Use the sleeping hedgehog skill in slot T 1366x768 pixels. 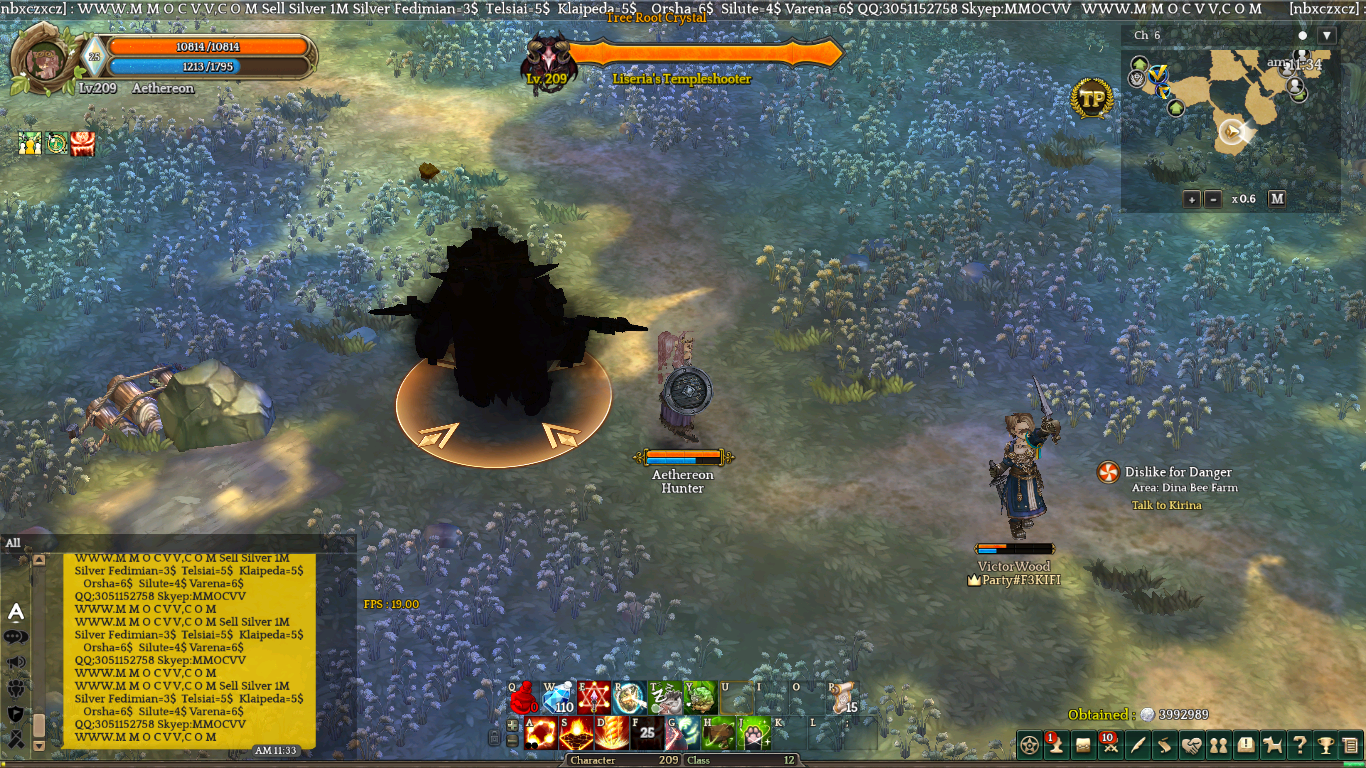666,698
